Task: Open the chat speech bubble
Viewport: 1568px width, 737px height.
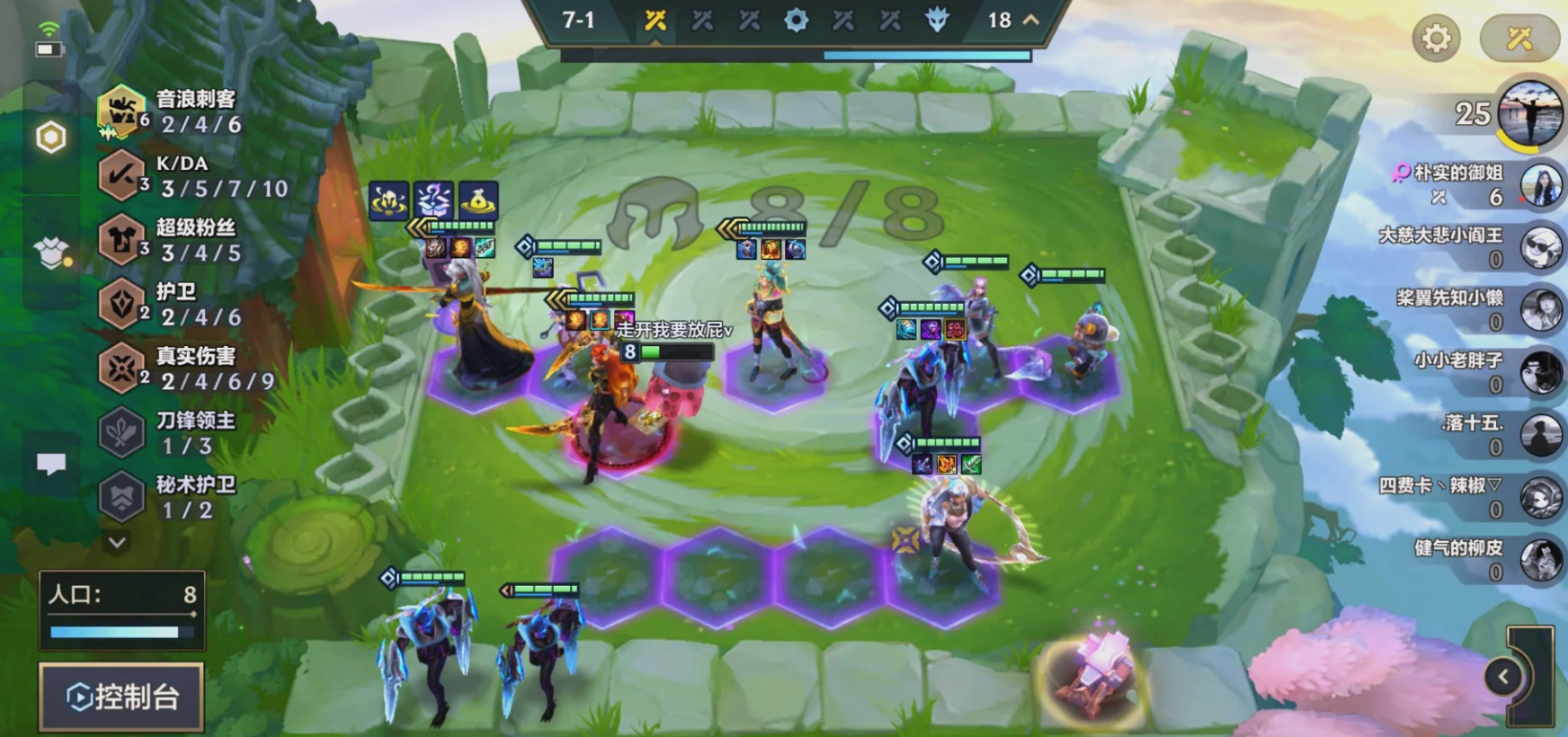Action: pos(51,464)
